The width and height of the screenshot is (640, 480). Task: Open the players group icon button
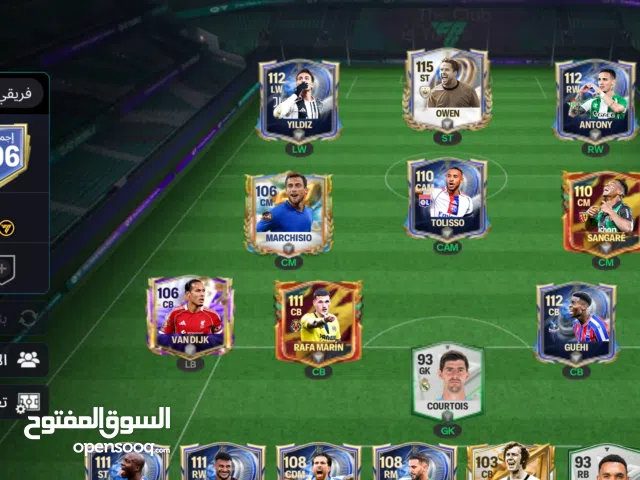29,360
